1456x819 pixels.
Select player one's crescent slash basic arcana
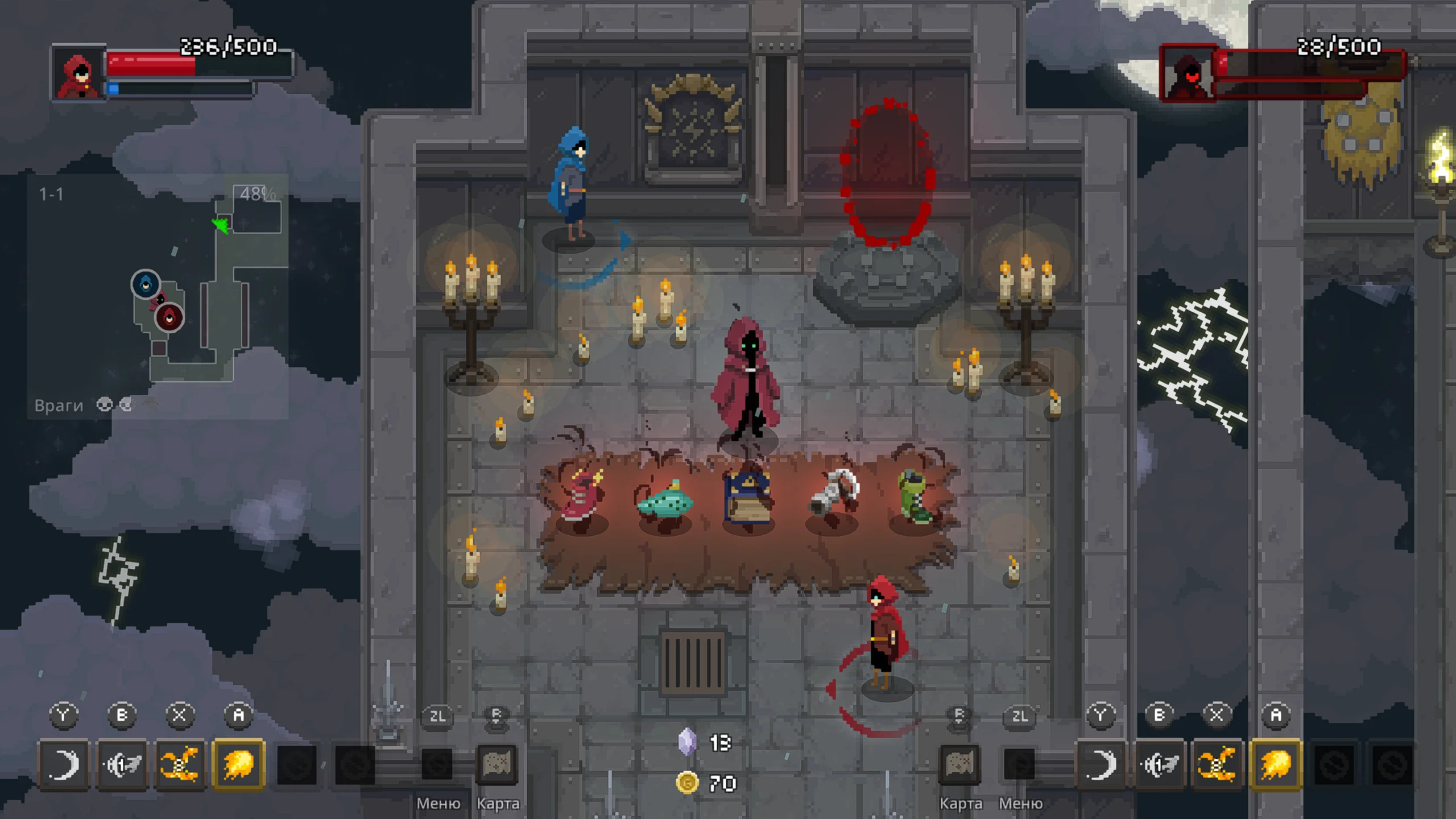click(x=63, y=764)
